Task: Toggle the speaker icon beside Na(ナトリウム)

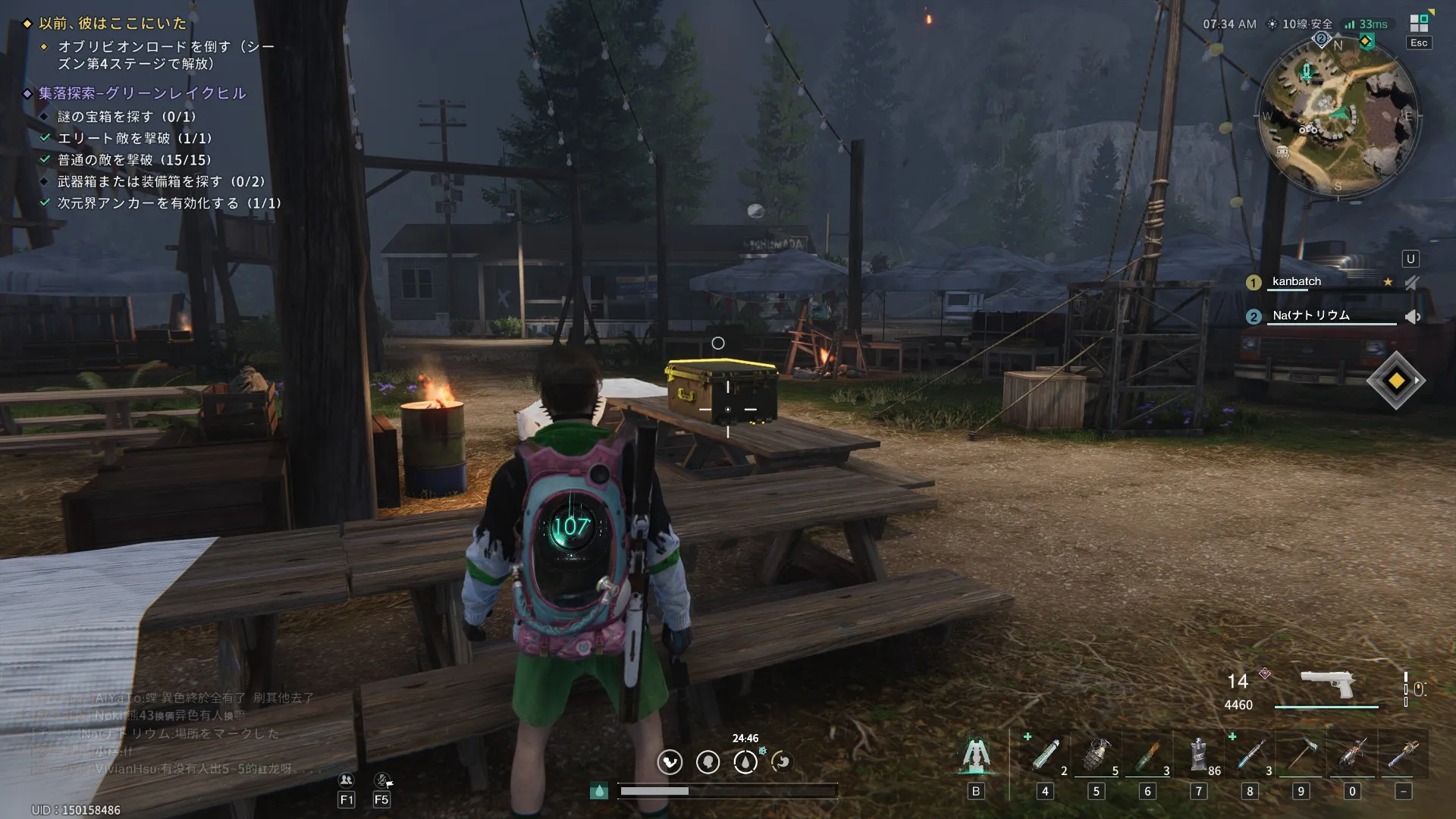Action: pyautogui.click(x=1412, y=317)
